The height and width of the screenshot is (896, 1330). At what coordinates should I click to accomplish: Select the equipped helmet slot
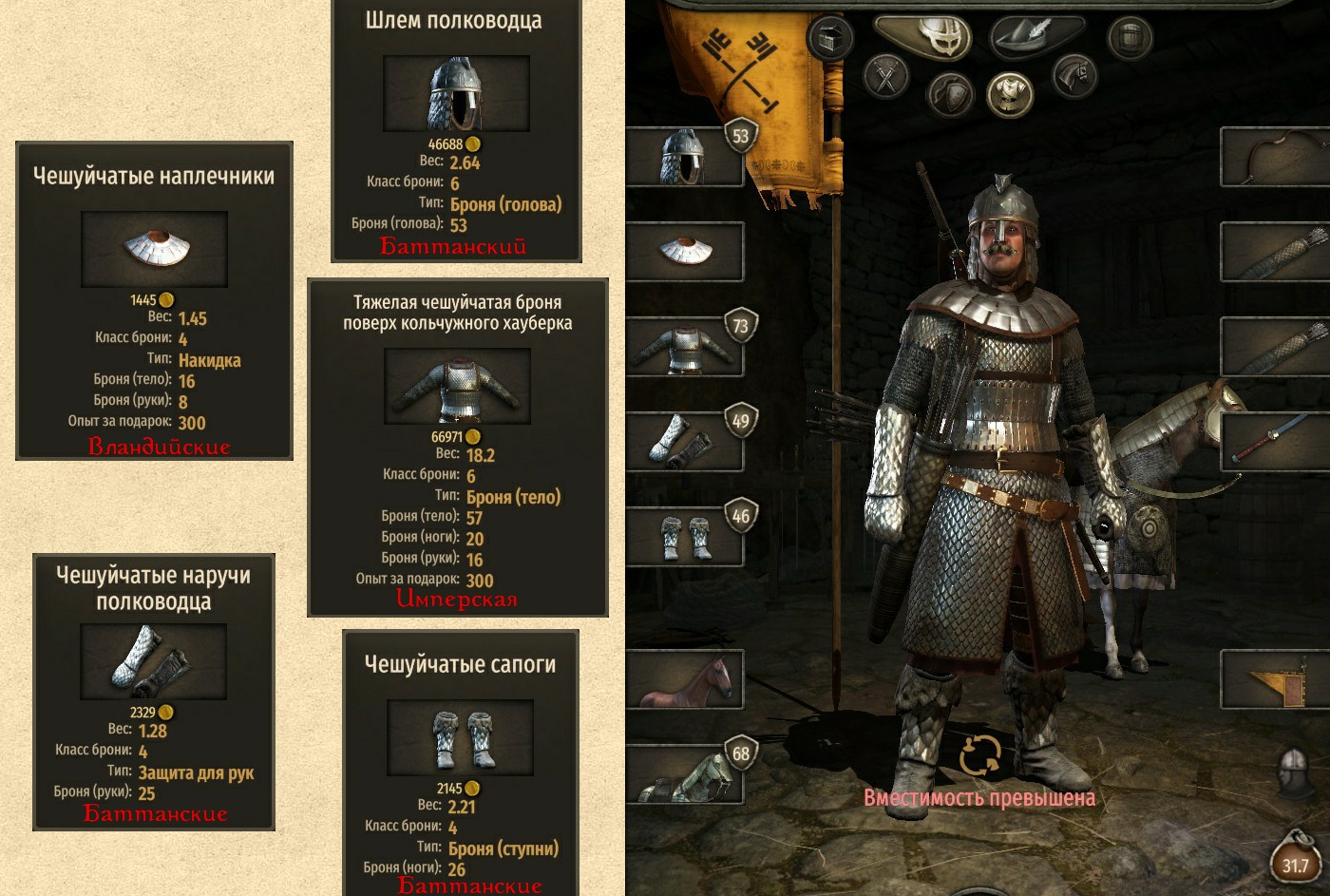[682, 156]
